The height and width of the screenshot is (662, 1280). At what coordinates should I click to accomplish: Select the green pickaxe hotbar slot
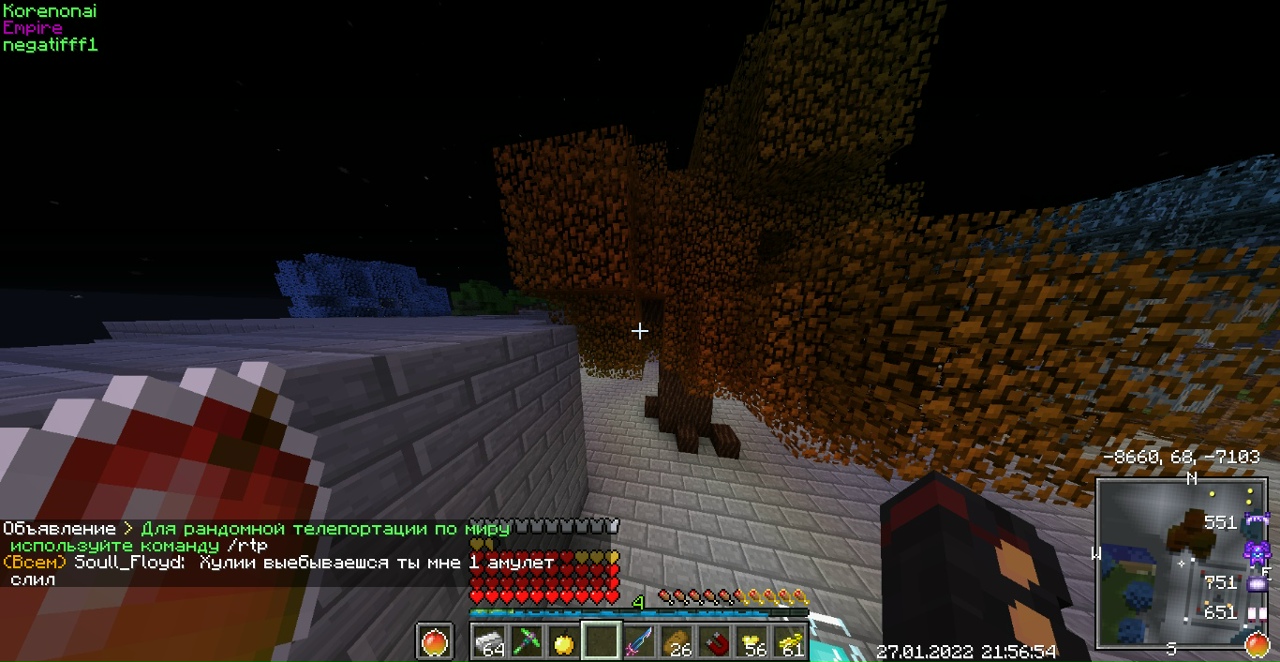click(527, 641)
